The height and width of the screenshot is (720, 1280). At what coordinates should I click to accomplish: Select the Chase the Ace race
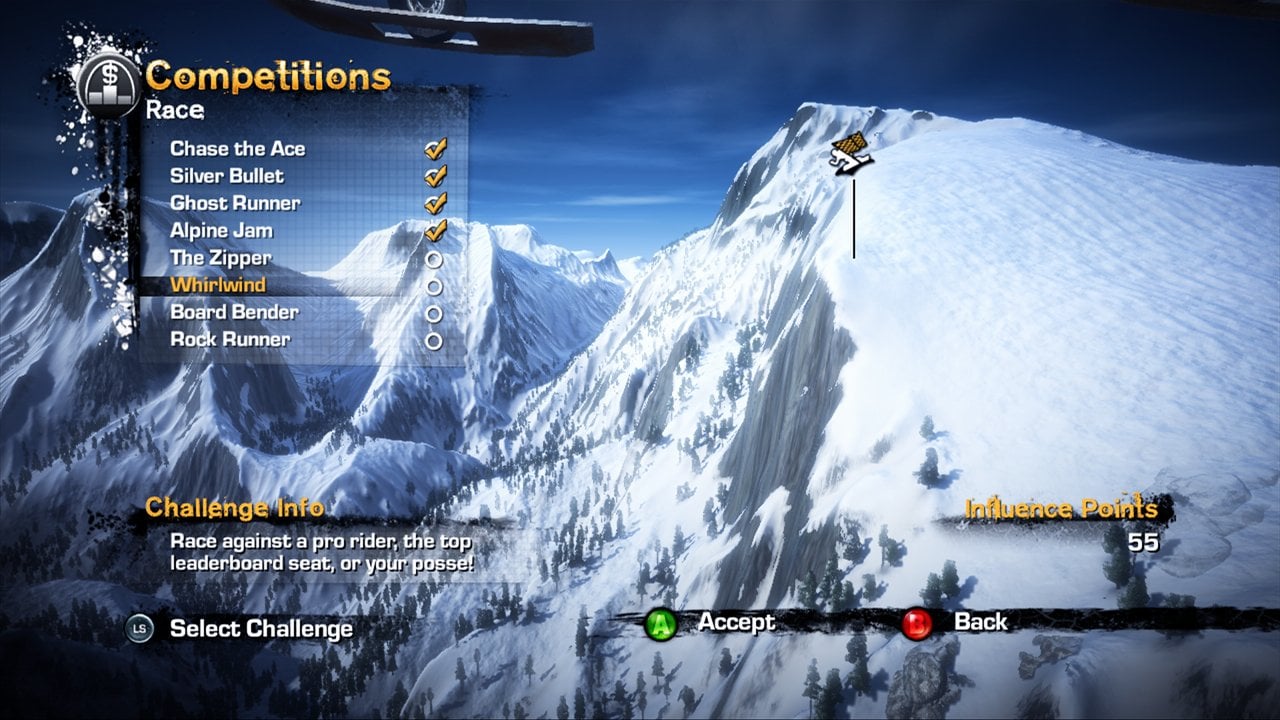(238, 149)
